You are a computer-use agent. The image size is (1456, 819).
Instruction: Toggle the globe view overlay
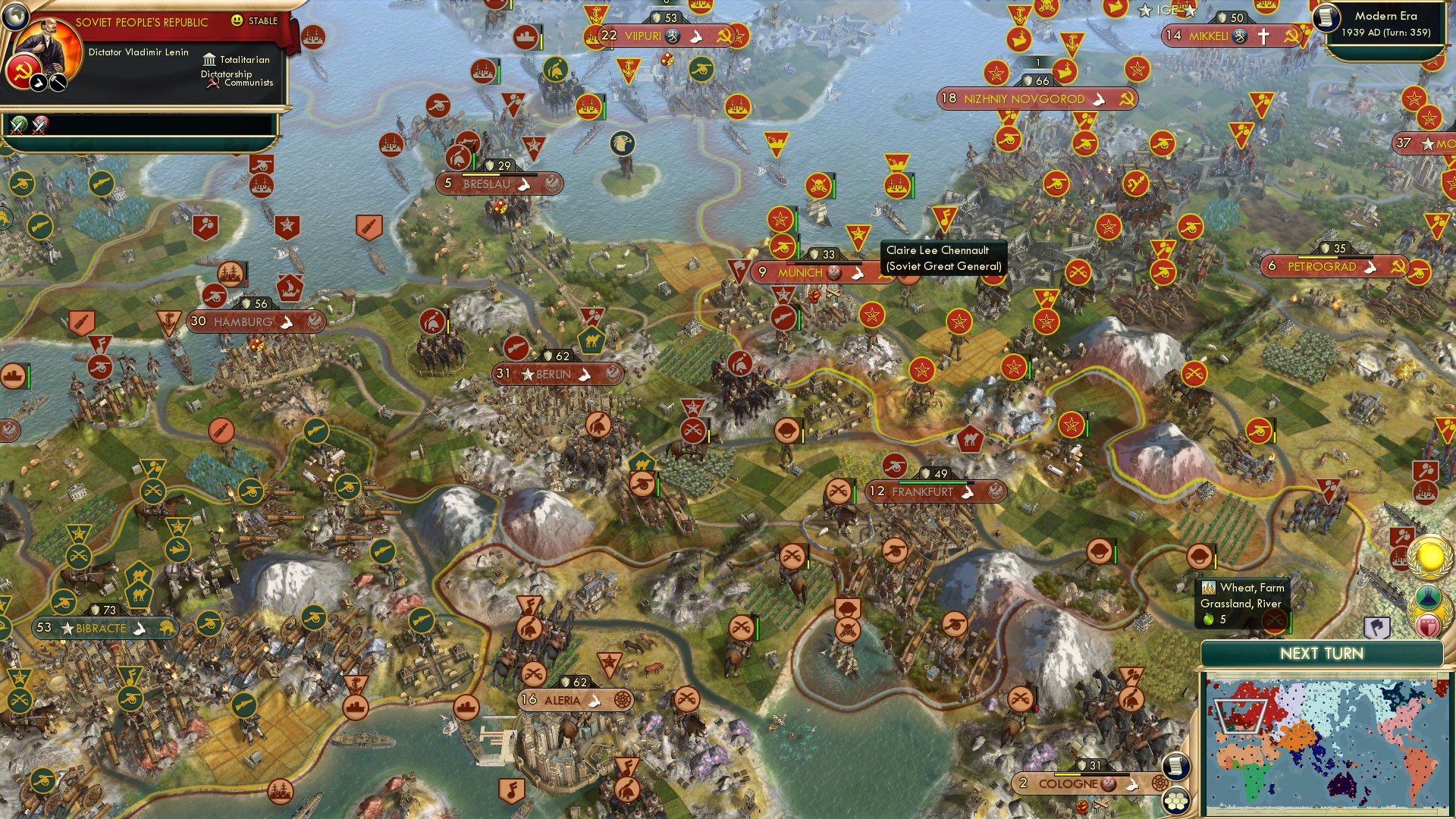coord(16,17)
